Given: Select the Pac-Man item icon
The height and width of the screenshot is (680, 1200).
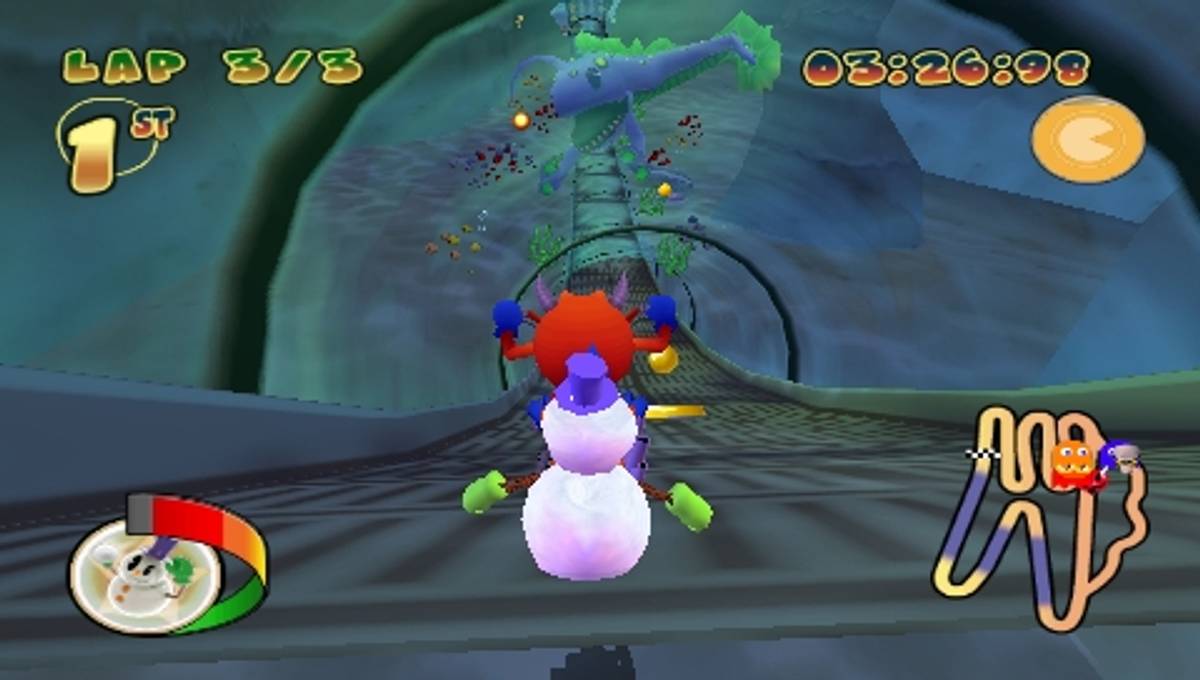Looking at the screenshot, I should click(x=1088, y=140).
